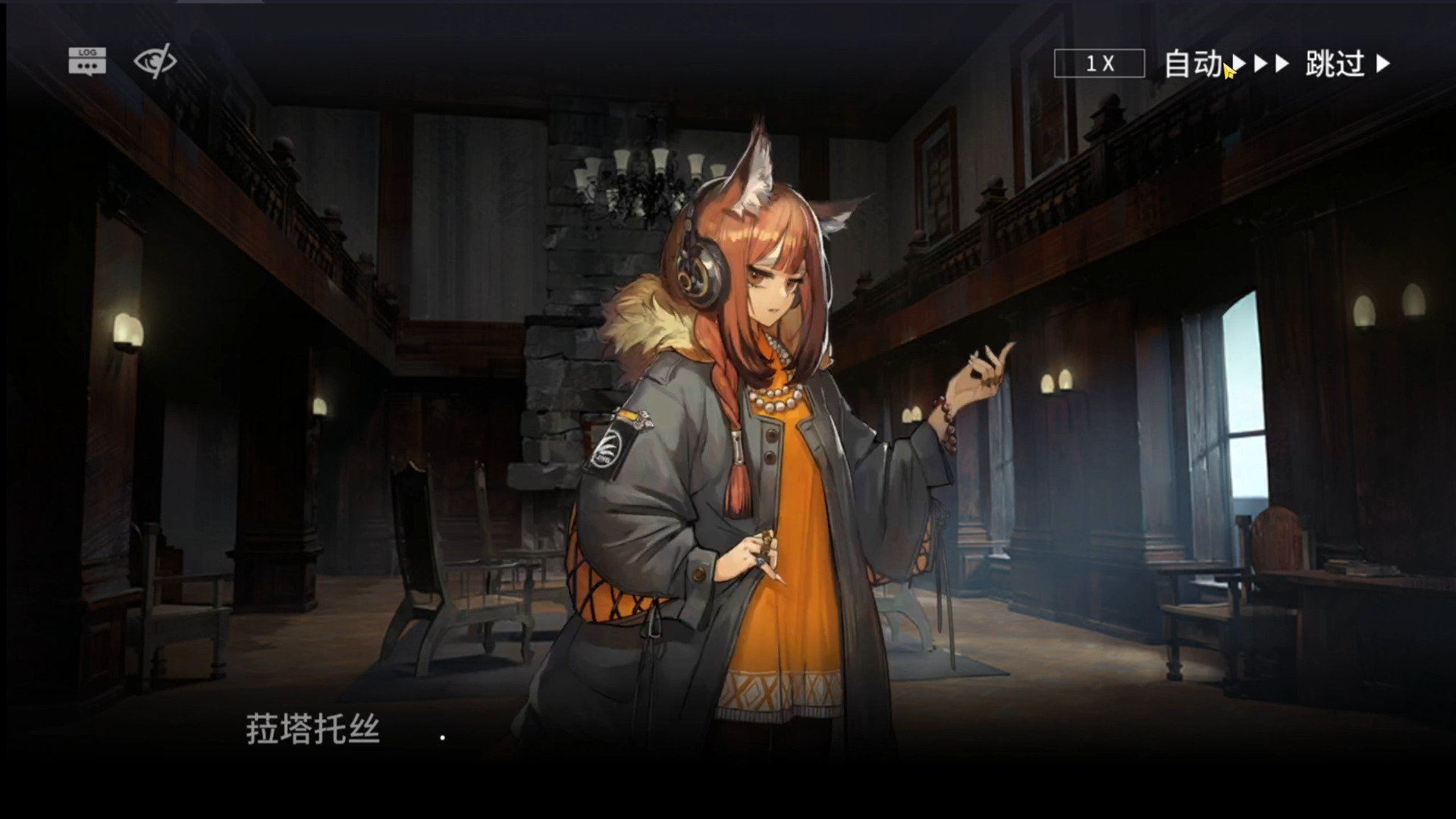Screen dimensions: 1456x819
Task: Open the dialogue LOG history
Action: coord(87,61)
